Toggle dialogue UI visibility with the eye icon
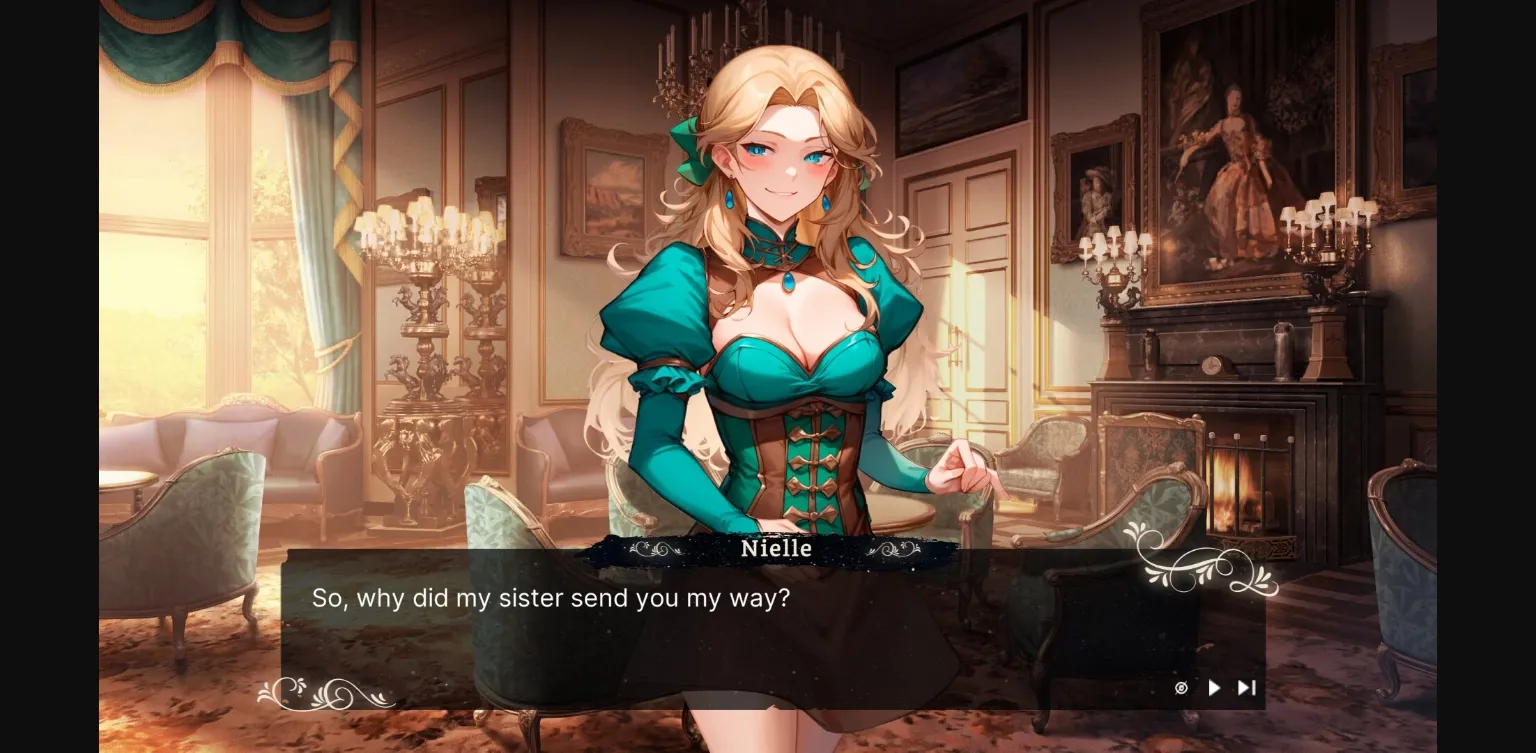Viewport: 1536px width, 753px height. (x=1181, y=688)
